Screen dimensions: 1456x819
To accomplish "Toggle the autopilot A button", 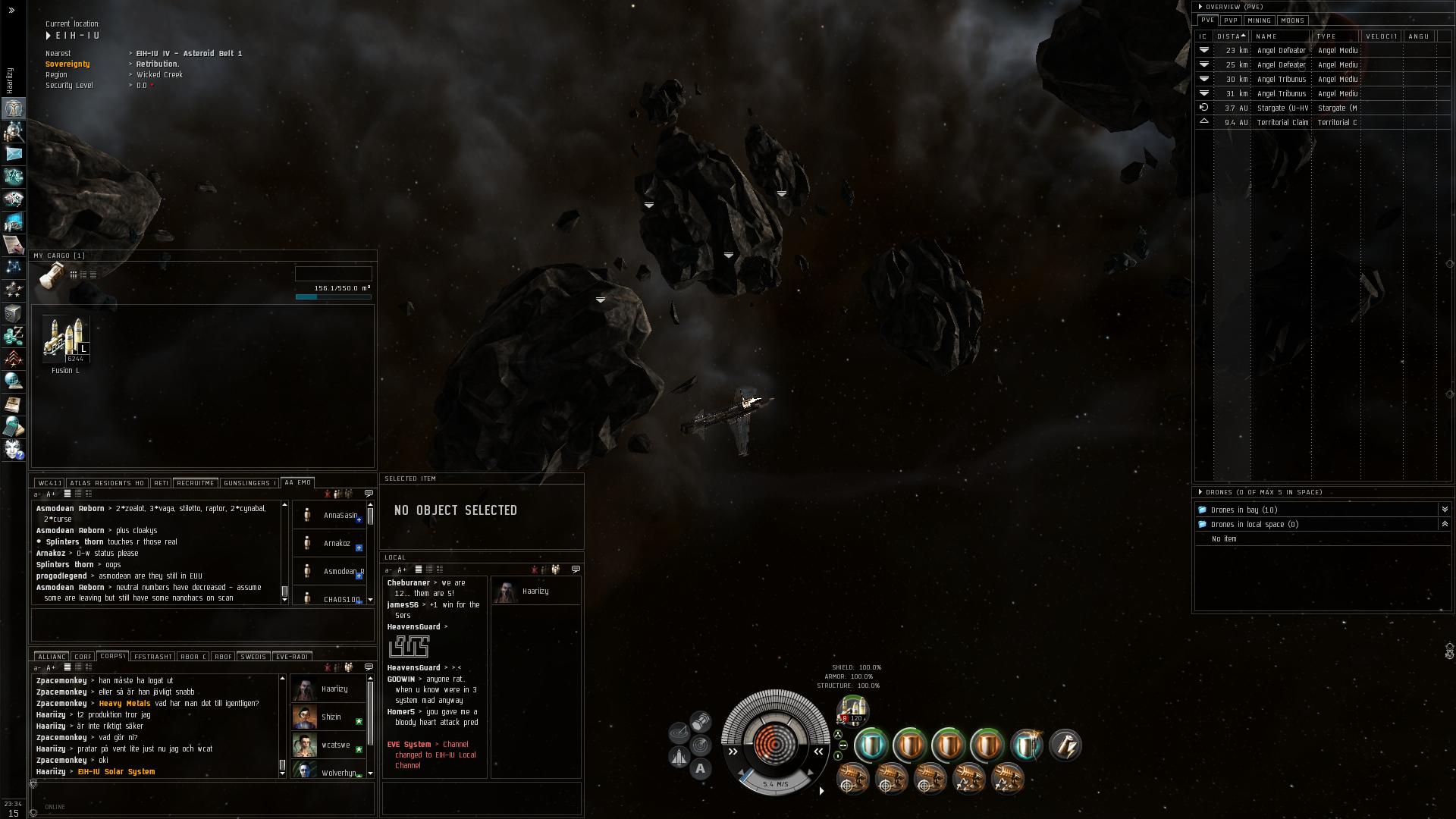I will click(700, 769).
